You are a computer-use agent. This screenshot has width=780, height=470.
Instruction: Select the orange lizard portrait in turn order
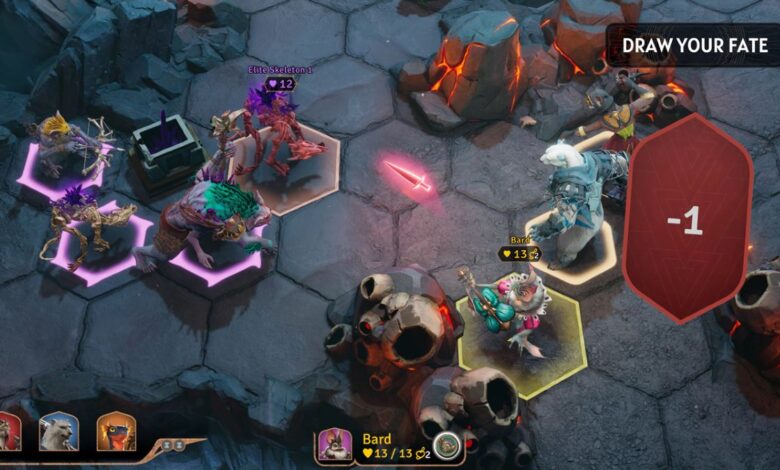coord(116,432)
